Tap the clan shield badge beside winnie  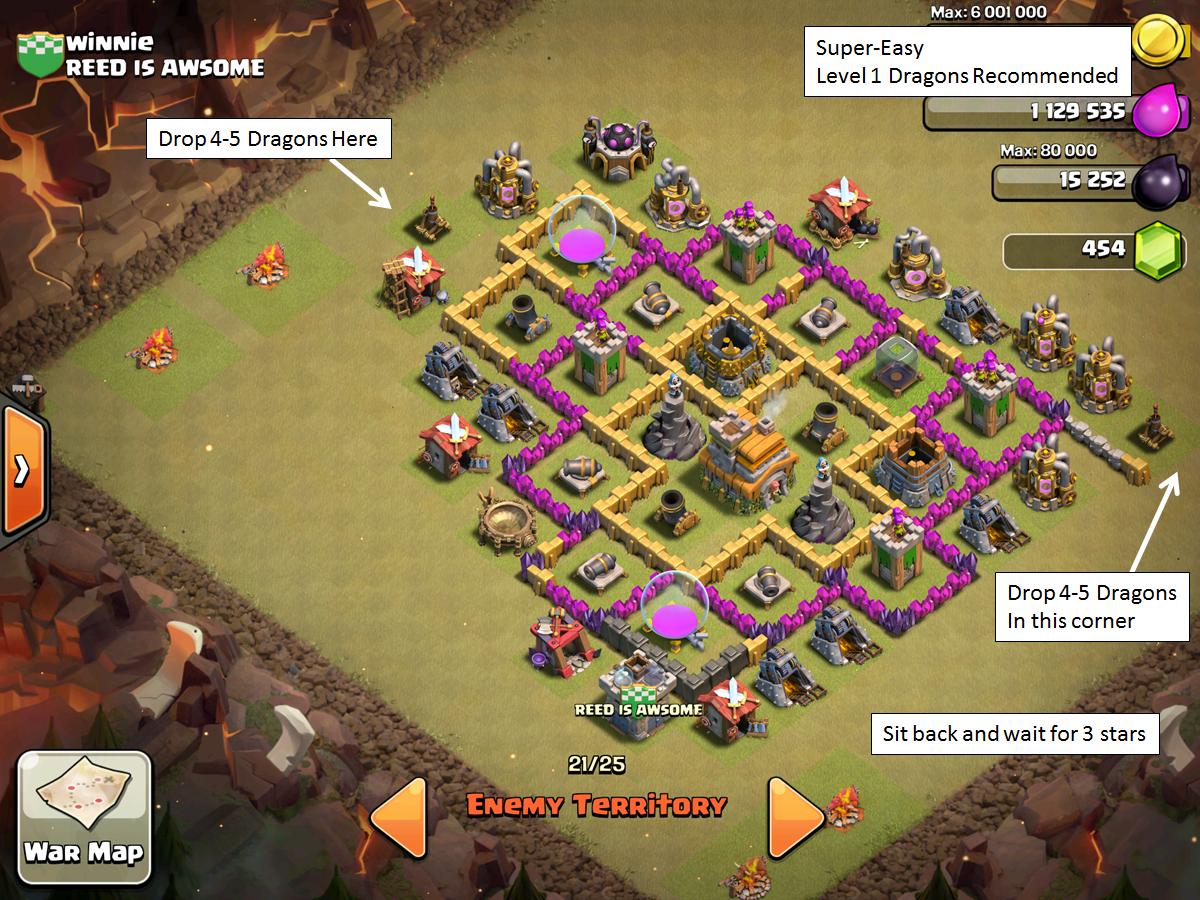pyautogui.click(x=40, y=54)
